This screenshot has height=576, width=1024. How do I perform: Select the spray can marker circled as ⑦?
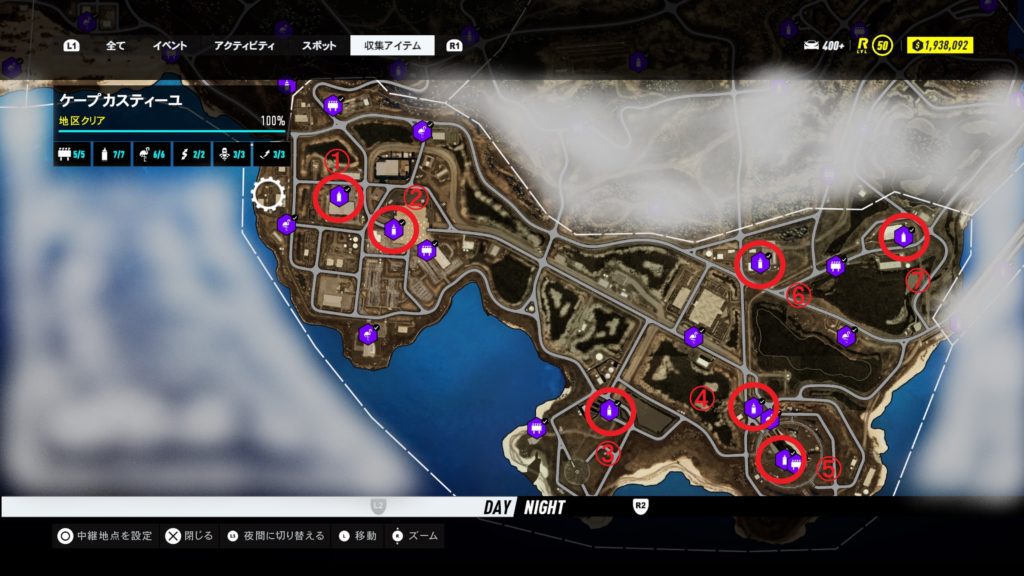coord(902,237)
